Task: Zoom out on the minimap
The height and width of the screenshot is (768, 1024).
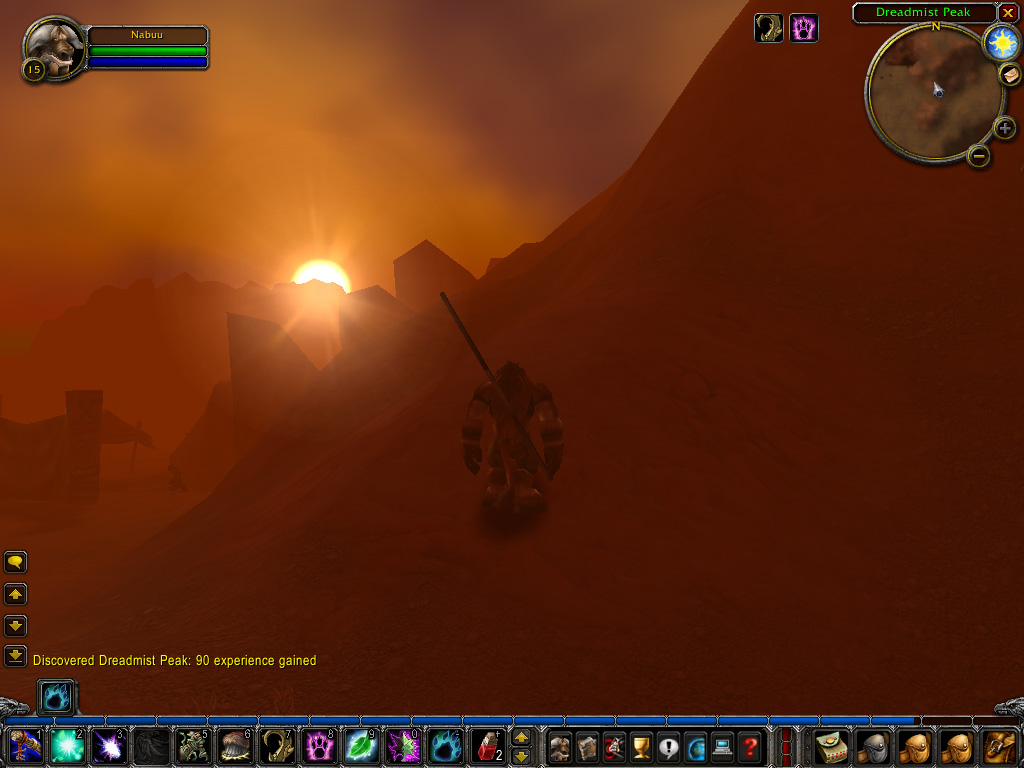Action: [979, 156]
